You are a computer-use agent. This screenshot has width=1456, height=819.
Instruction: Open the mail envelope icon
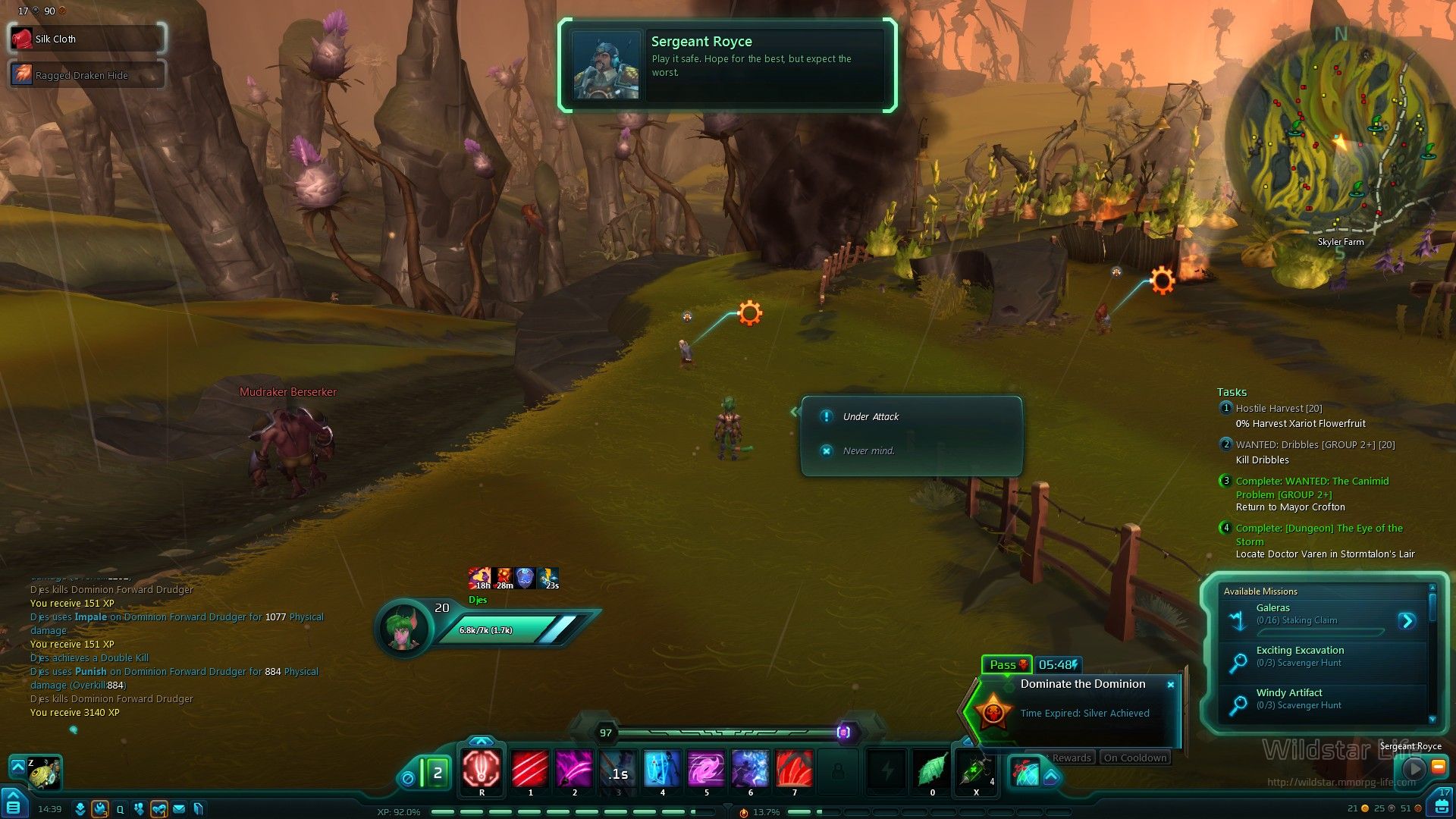pos(179,809)
